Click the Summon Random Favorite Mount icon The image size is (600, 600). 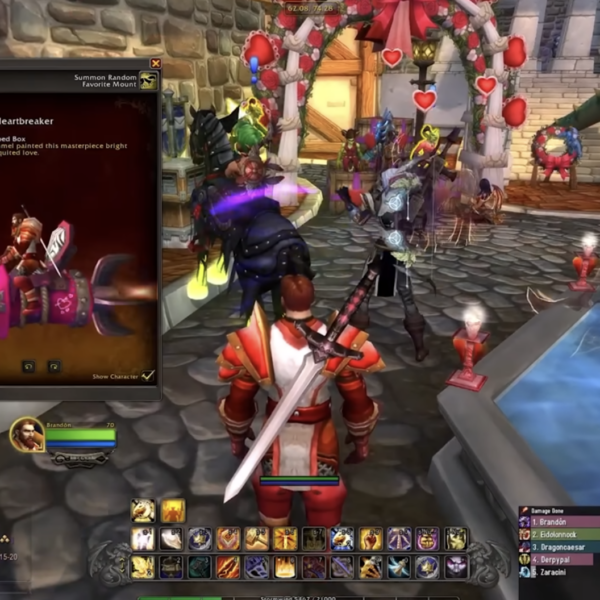(x=148, y=80)
